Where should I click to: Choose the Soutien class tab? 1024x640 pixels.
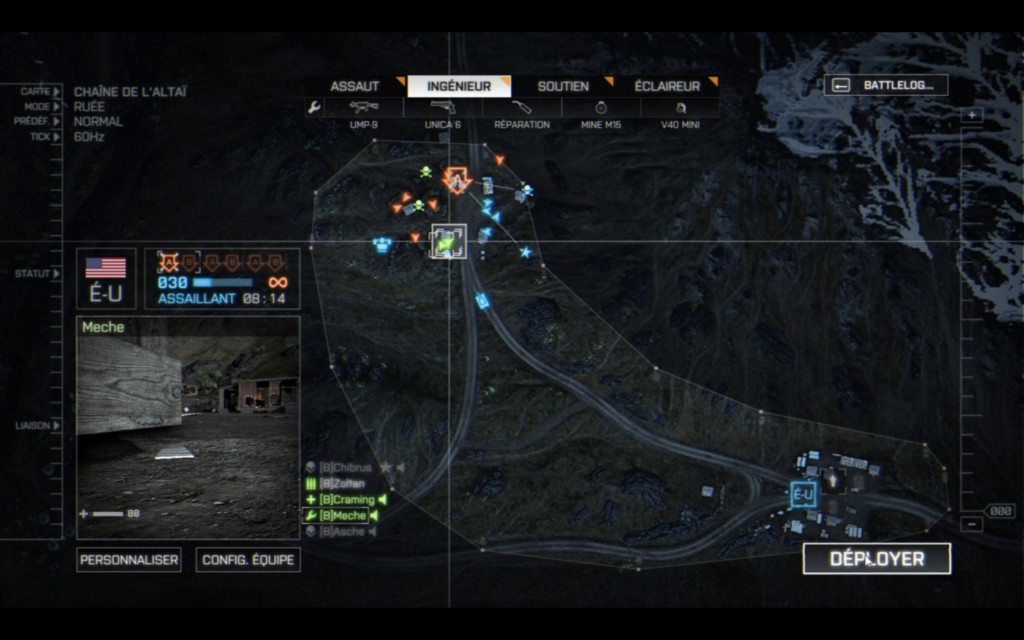(563, 86)
